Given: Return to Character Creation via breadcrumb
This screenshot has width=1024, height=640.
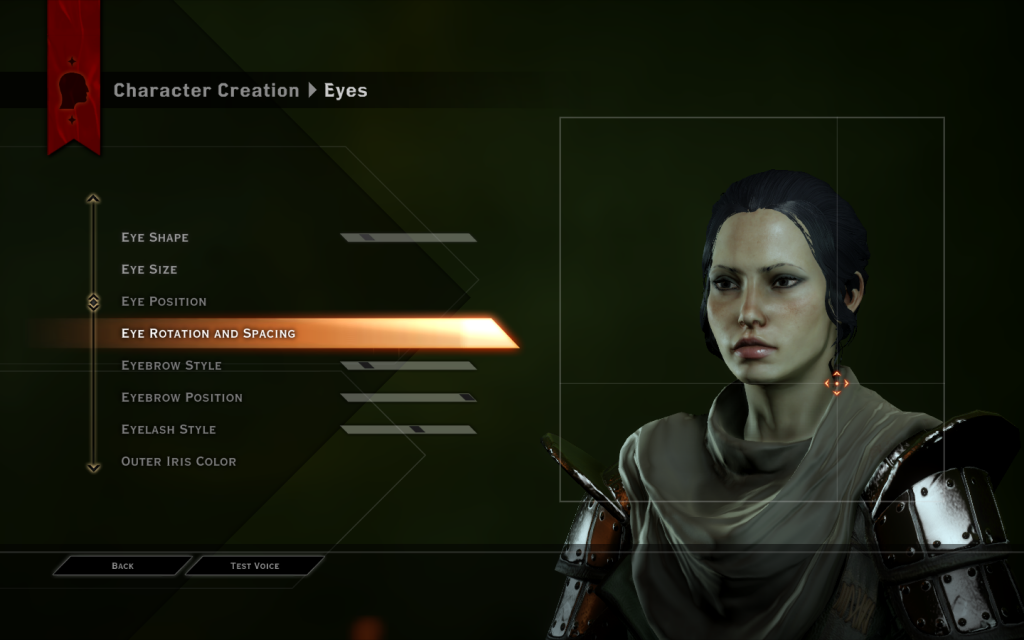Looking at the screenshot, I should (x=206, y=91).
